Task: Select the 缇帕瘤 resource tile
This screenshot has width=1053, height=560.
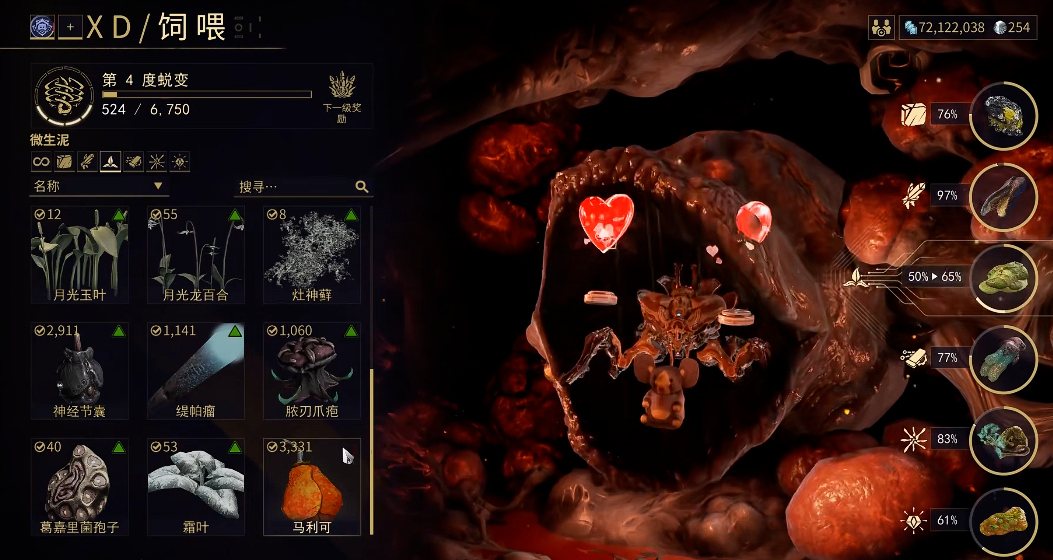Action: 196,370
